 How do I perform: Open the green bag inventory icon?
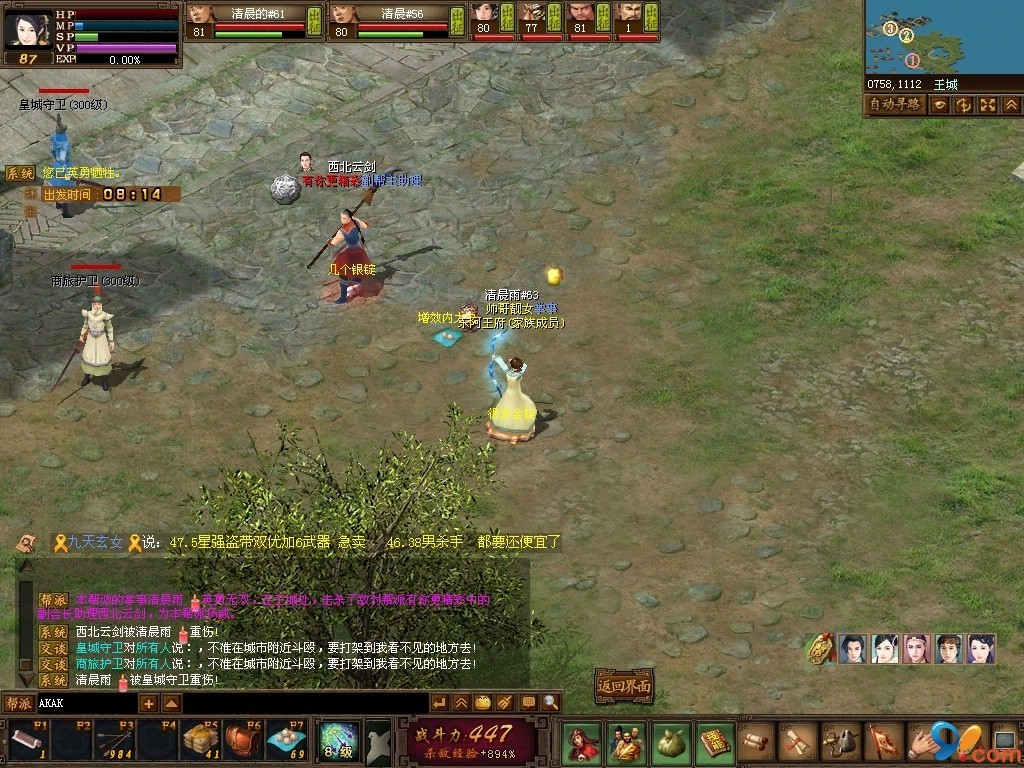coord(670,743)
